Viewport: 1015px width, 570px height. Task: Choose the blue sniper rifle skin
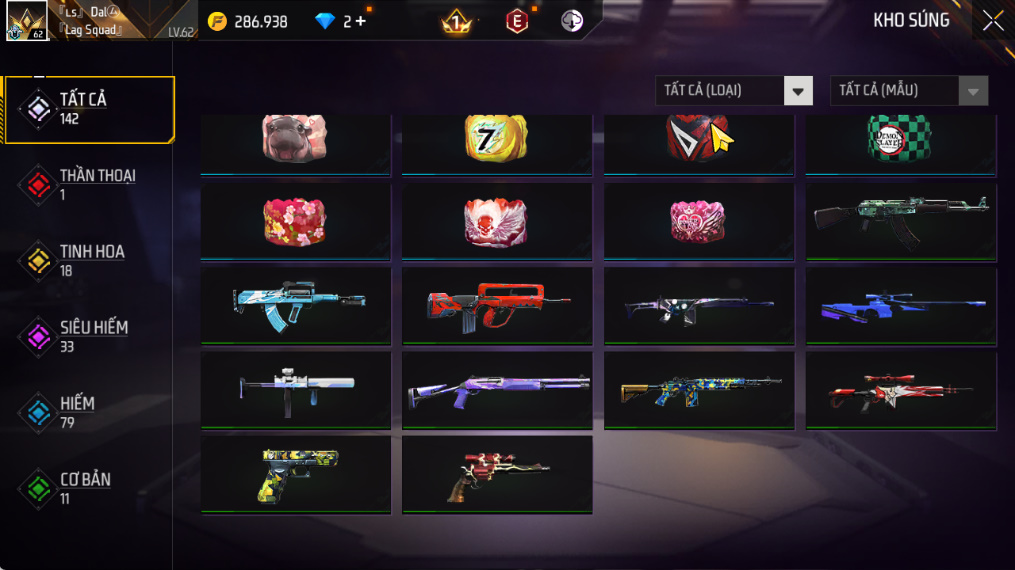[900, 304]
